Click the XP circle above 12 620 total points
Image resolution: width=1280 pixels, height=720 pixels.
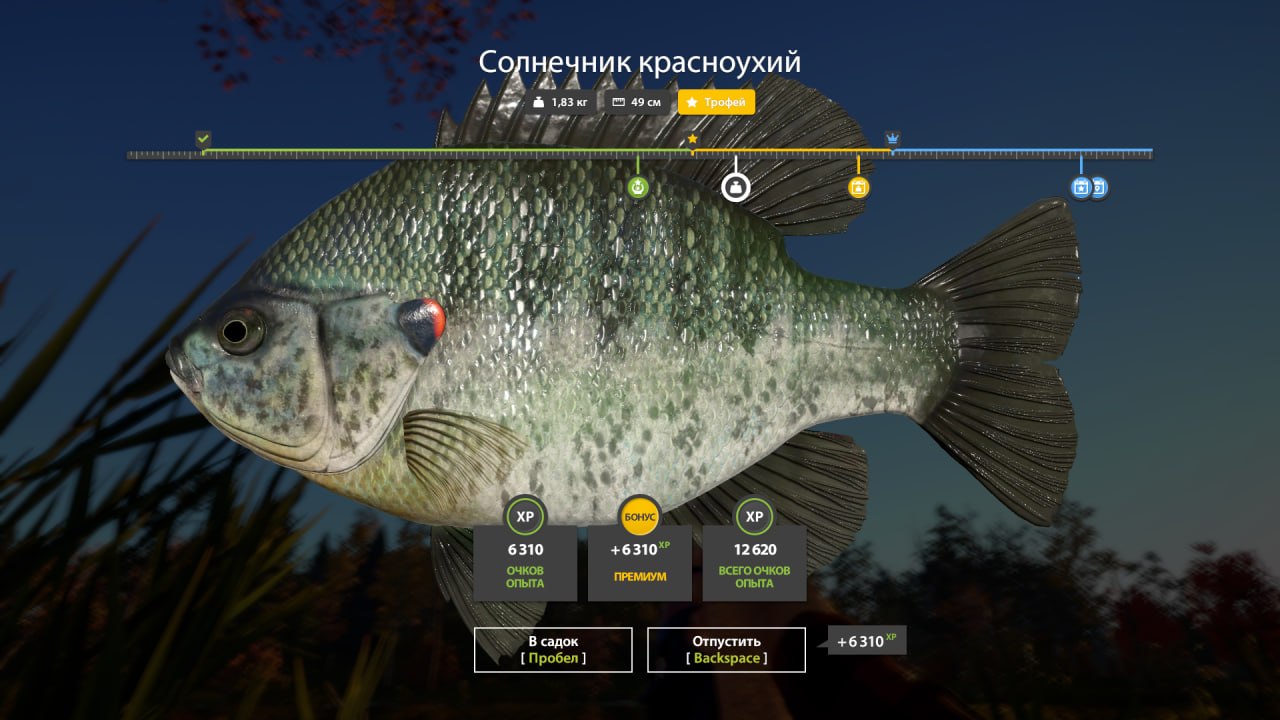754,517
